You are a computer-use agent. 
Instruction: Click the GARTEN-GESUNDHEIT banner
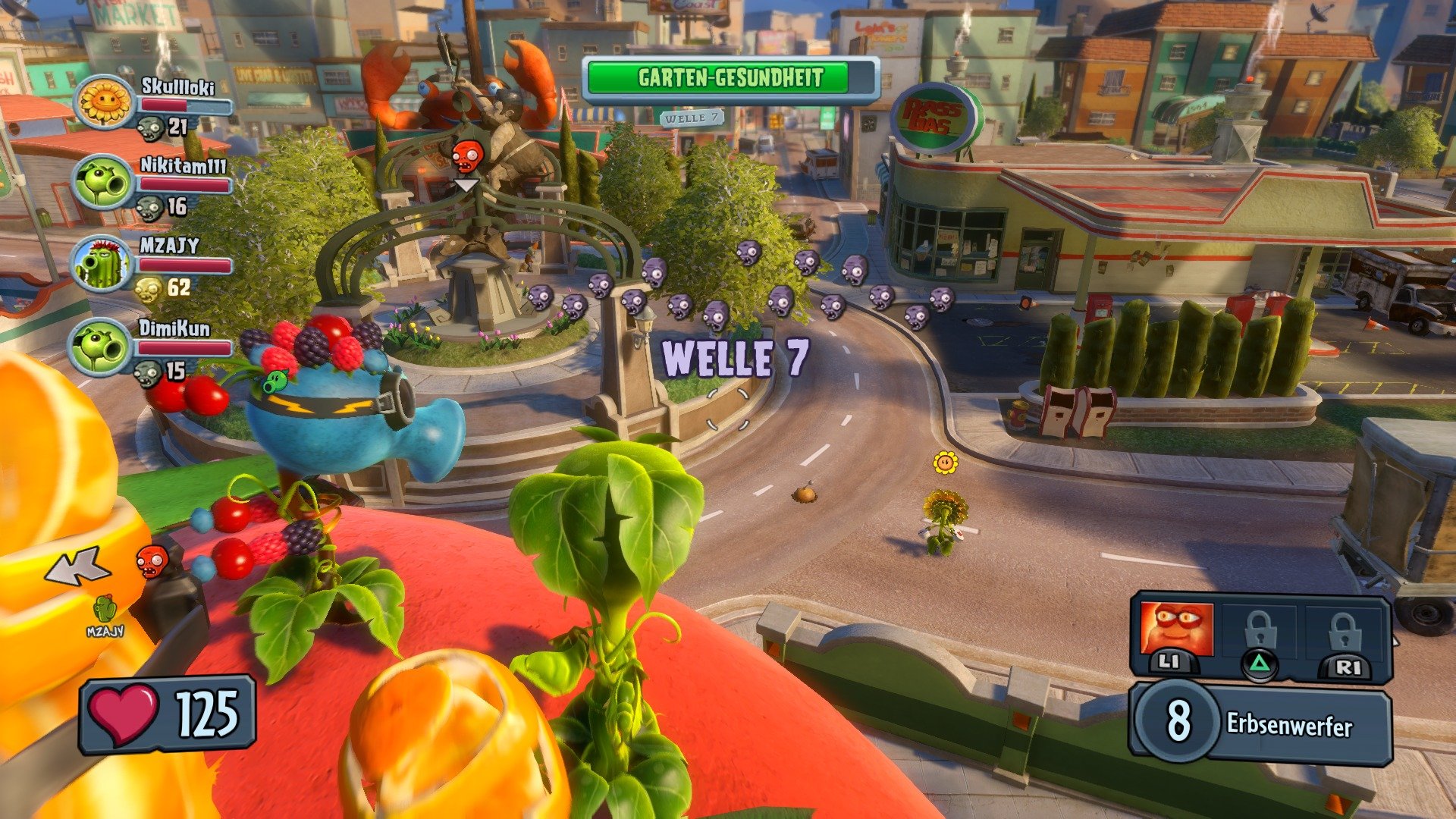[x=730, y=77]
